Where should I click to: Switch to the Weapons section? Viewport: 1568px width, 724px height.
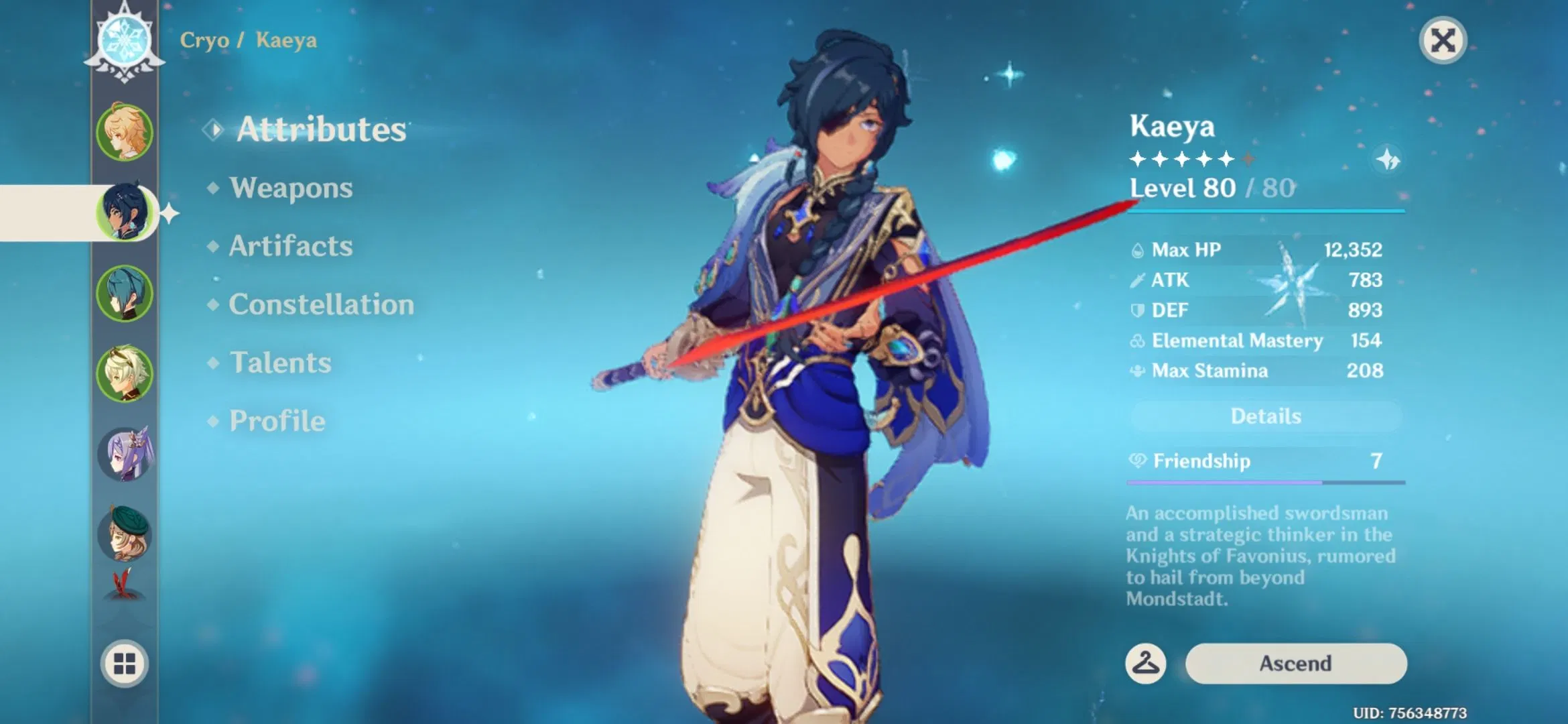point(291,188)
